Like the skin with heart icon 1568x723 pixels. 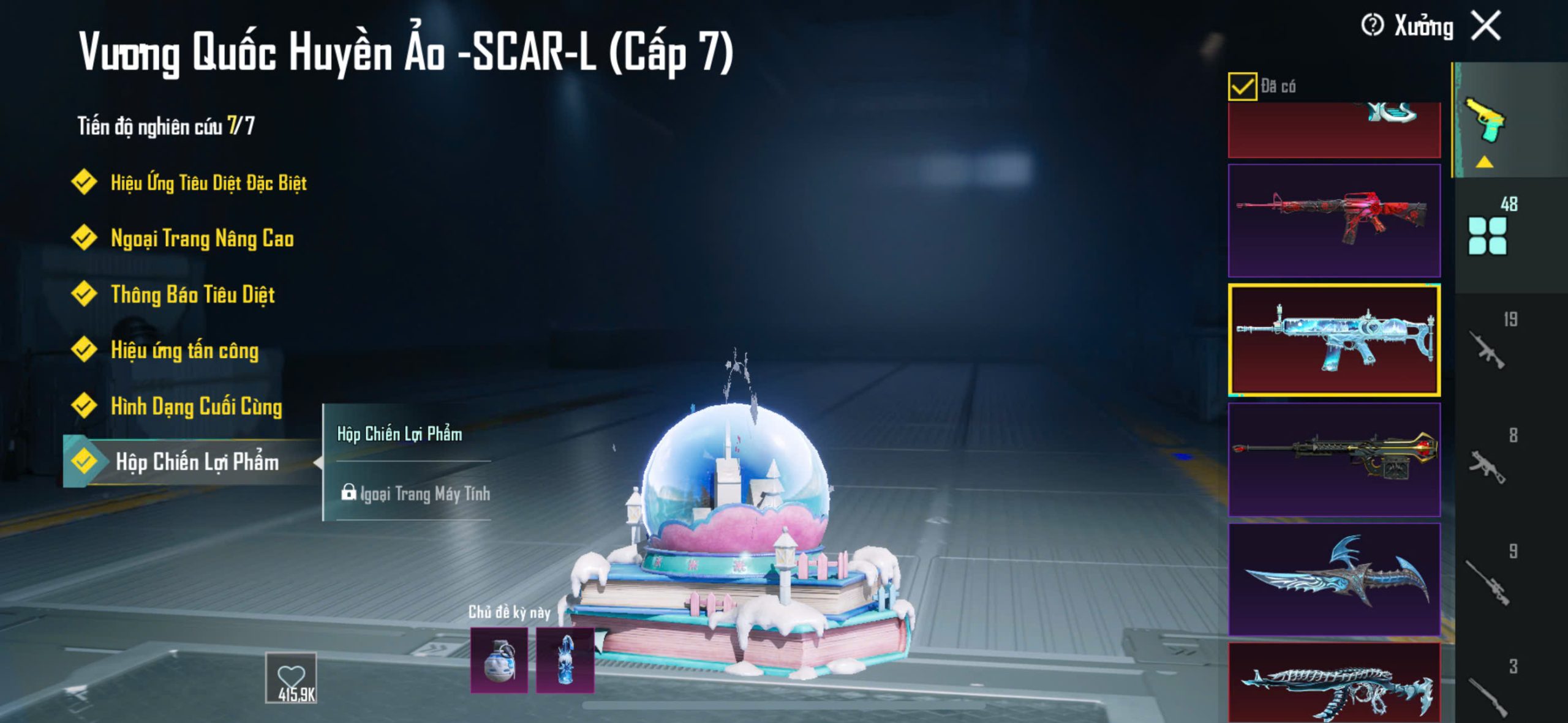291,677
